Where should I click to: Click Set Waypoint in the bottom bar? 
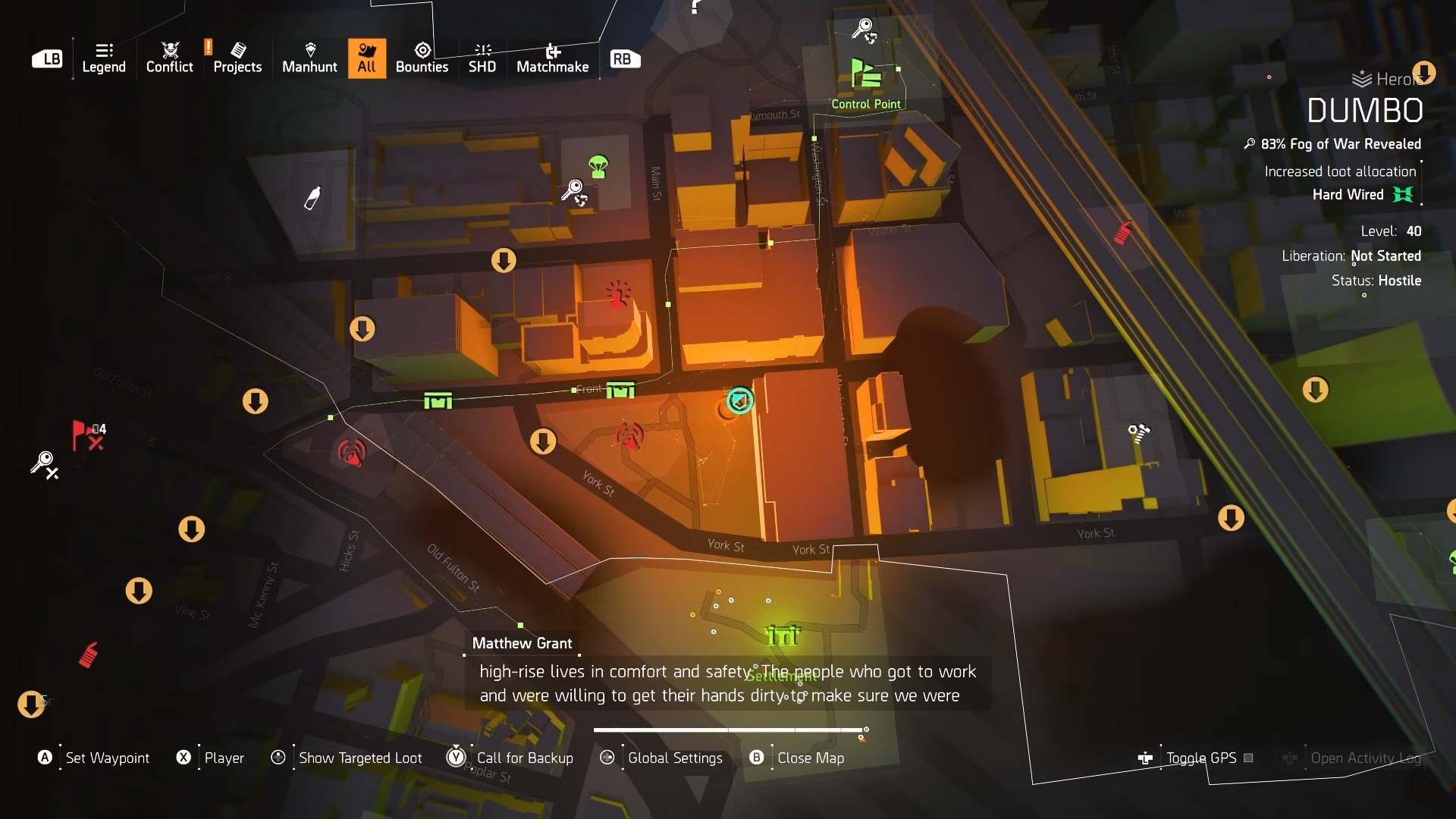(107, 758)
